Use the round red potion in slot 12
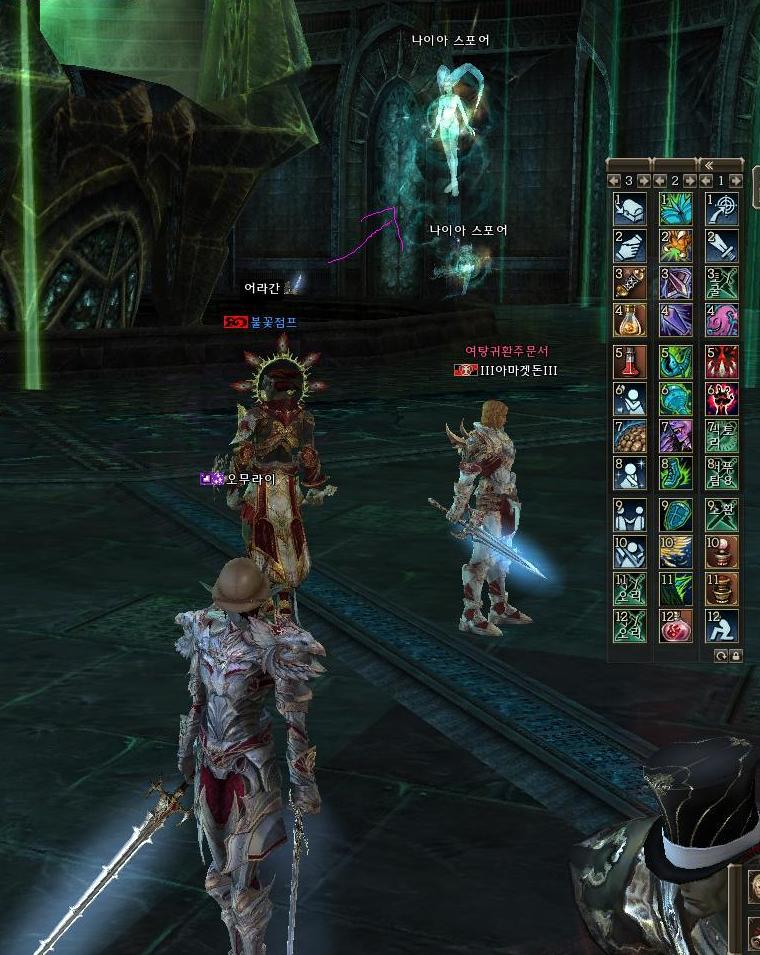The height and width of the screenshot is (955, 760). pos(676,625)
